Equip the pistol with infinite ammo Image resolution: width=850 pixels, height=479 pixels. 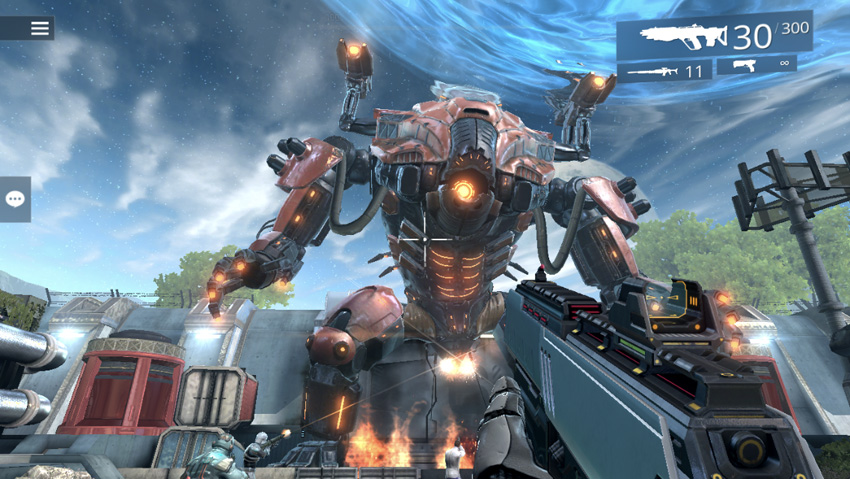click(x=756, y=65)
